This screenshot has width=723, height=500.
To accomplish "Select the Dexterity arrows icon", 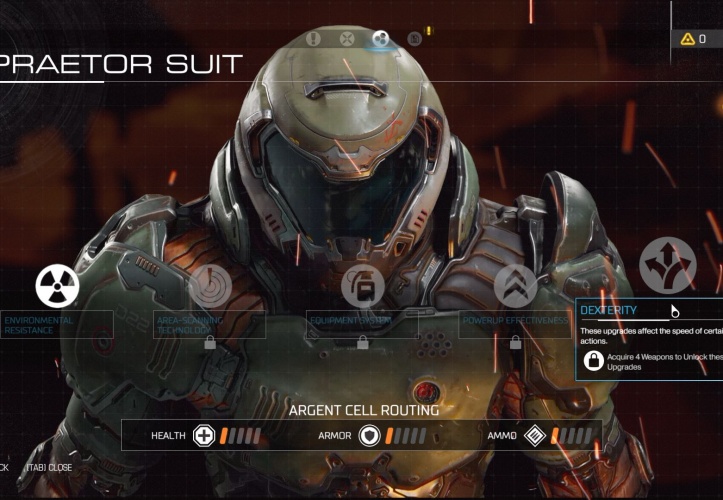I will coord(667,265).
